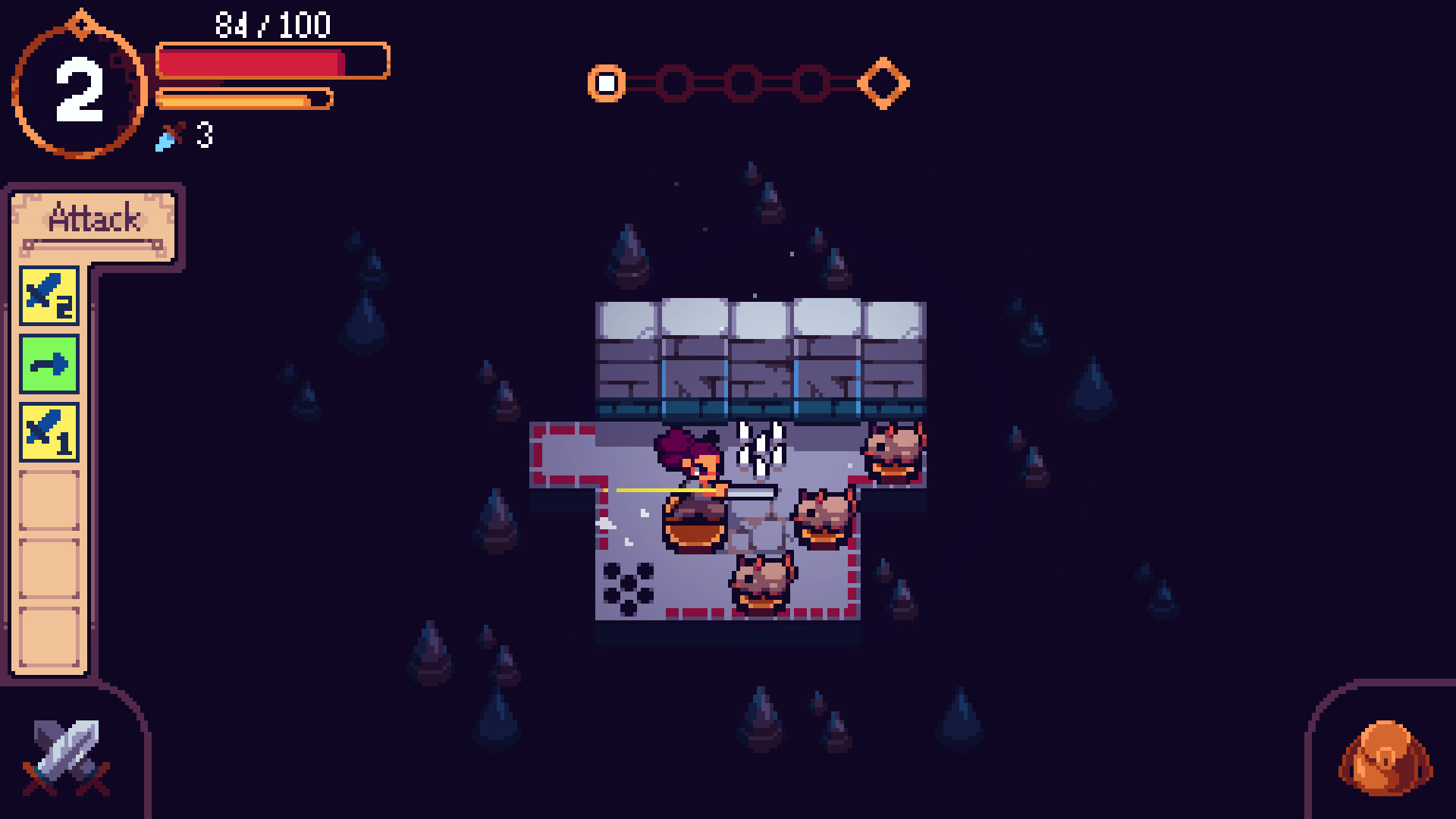Click the dagger counter showing 3
The image size is (1456, 819).
tap(186, 137)
